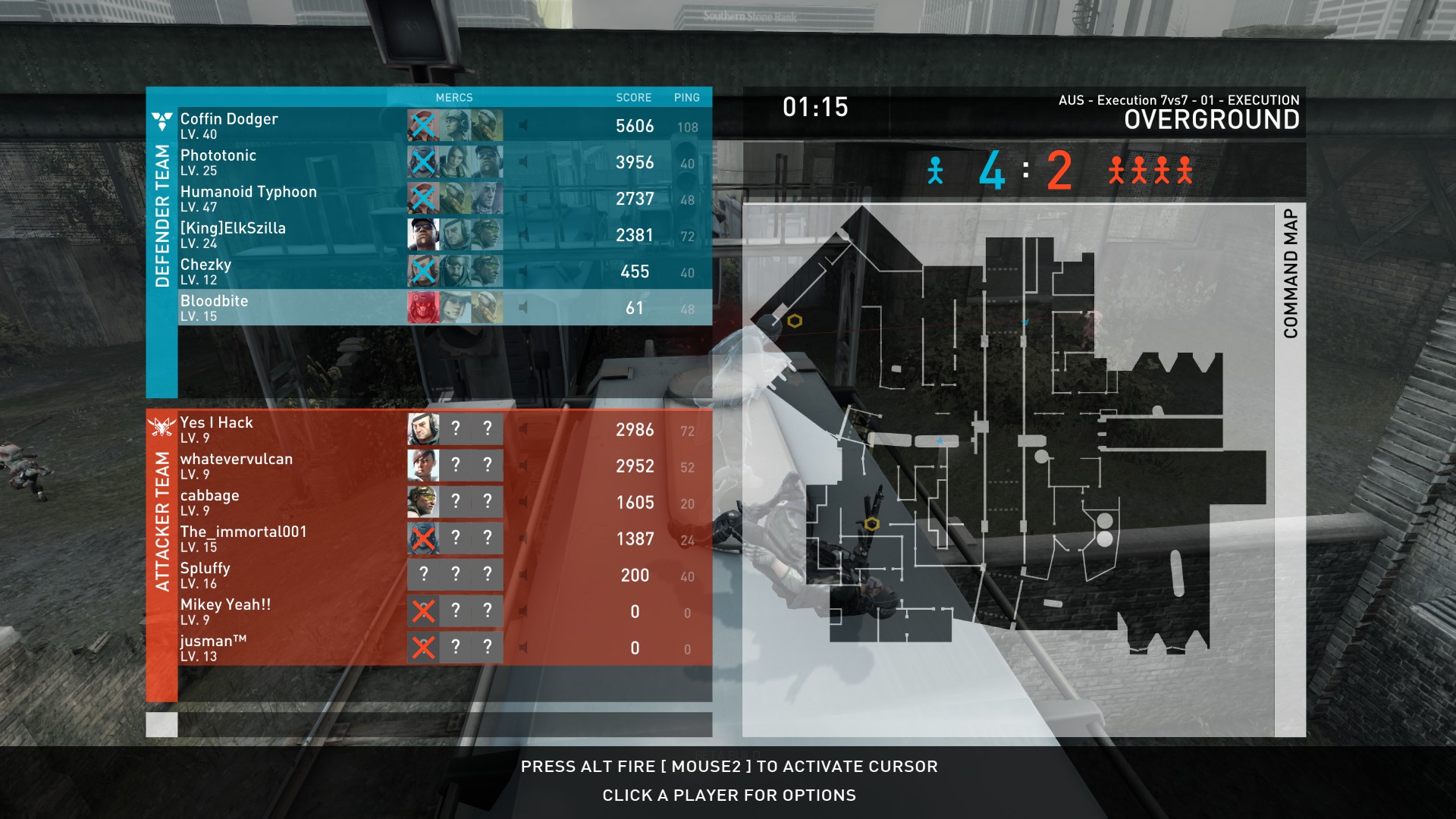
Task: Click the jusman player row
Action: pos(213,648)
